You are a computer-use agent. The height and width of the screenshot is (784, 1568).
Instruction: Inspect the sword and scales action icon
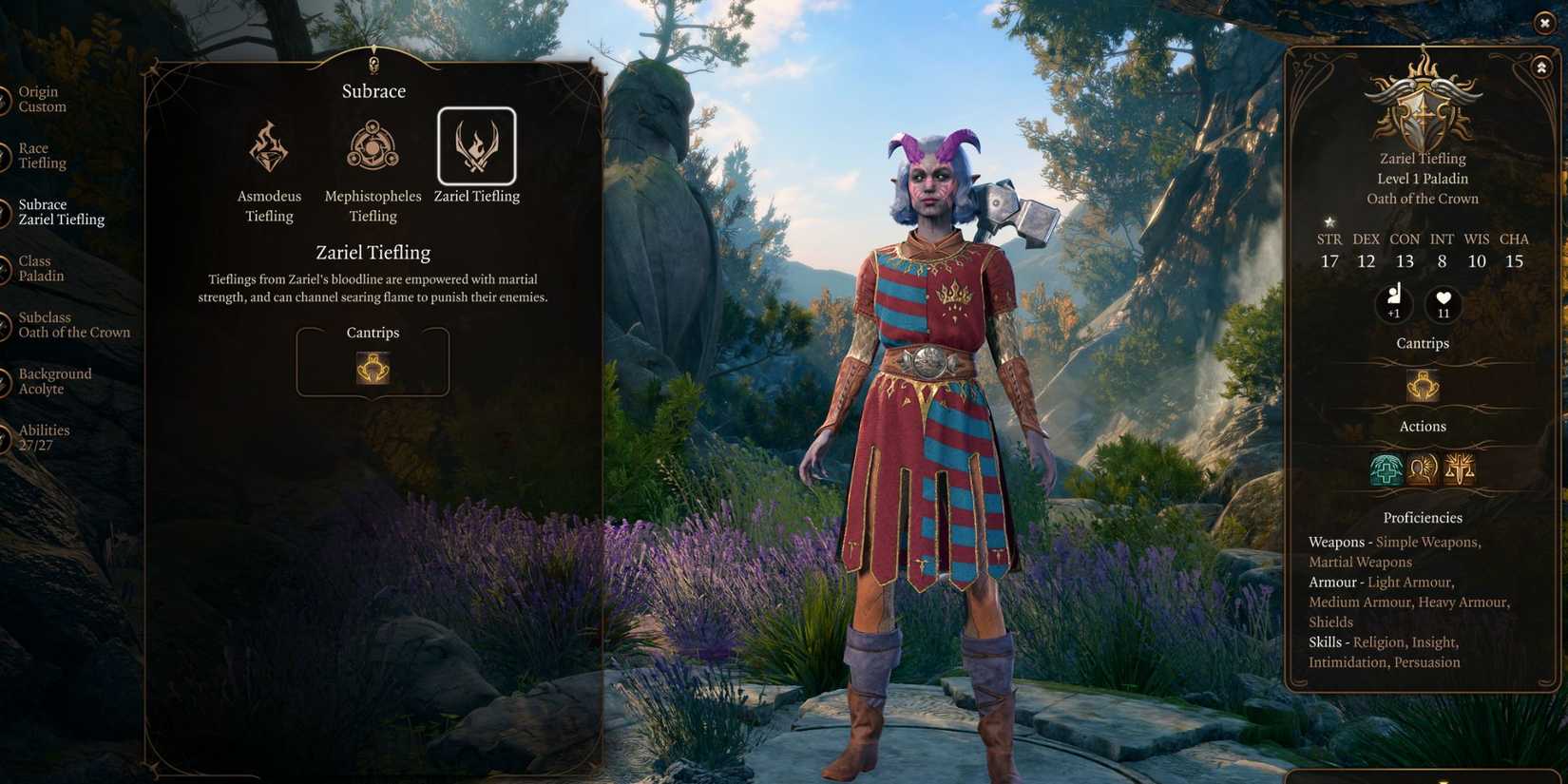pyautogui.click(x=1459, y=469)
